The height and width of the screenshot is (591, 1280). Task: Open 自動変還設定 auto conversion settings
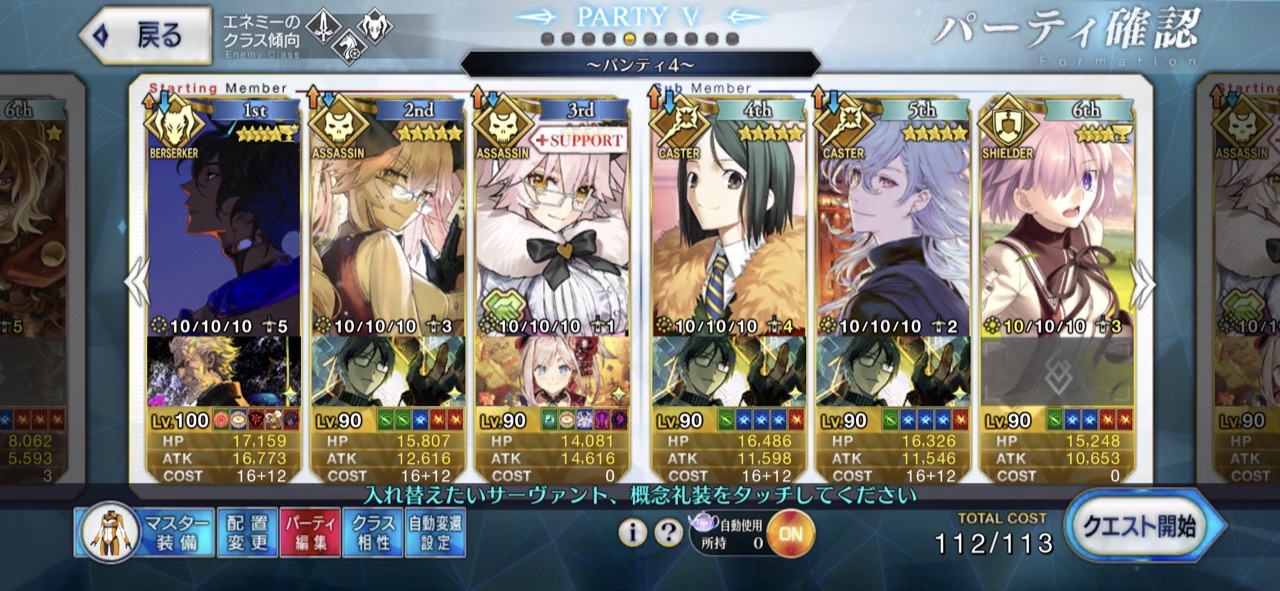click(435, 533)
